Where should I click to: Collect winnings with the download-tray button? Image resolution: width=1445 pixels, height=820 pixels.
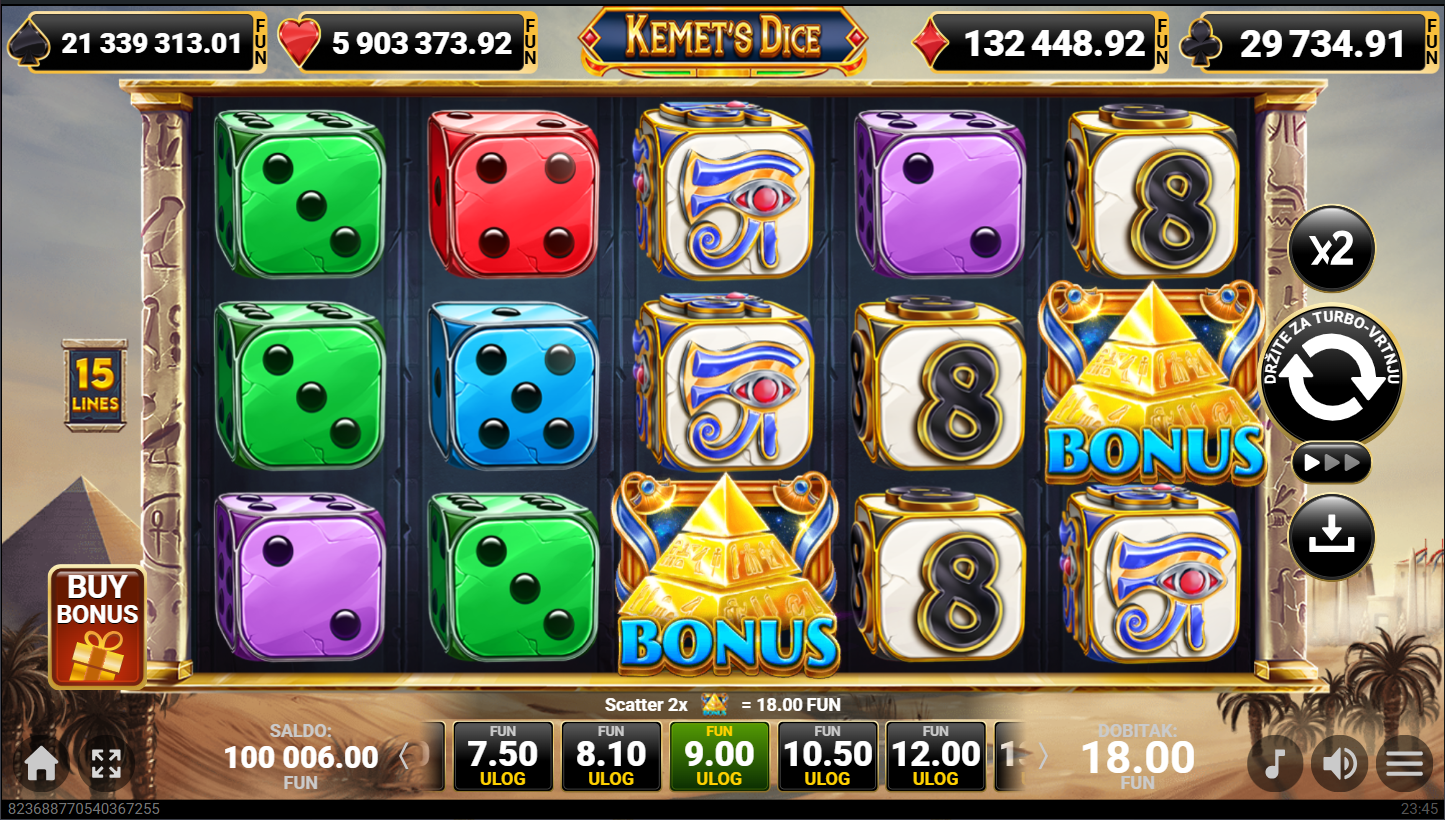pos(1331,537)
